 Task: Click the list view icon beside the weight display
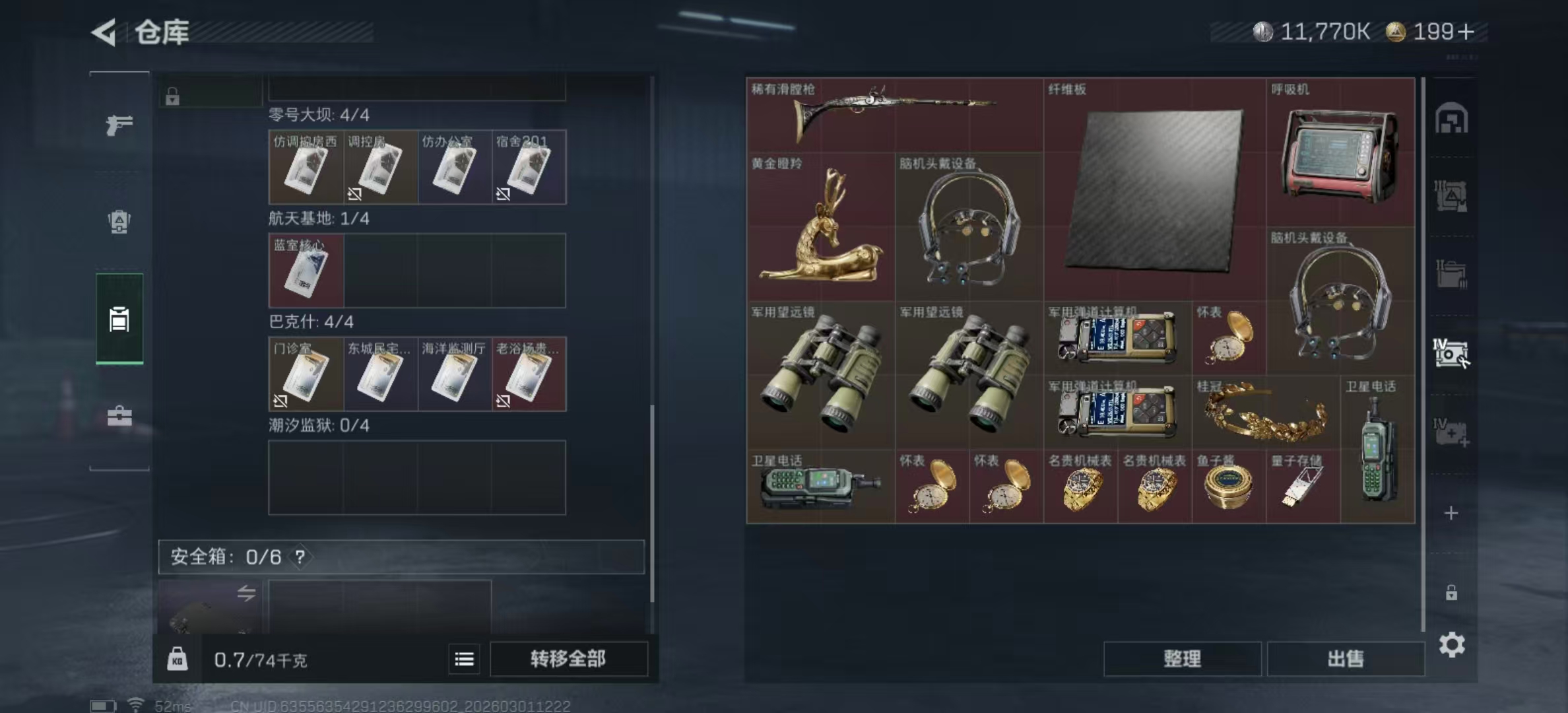click(x=466, y=660)
